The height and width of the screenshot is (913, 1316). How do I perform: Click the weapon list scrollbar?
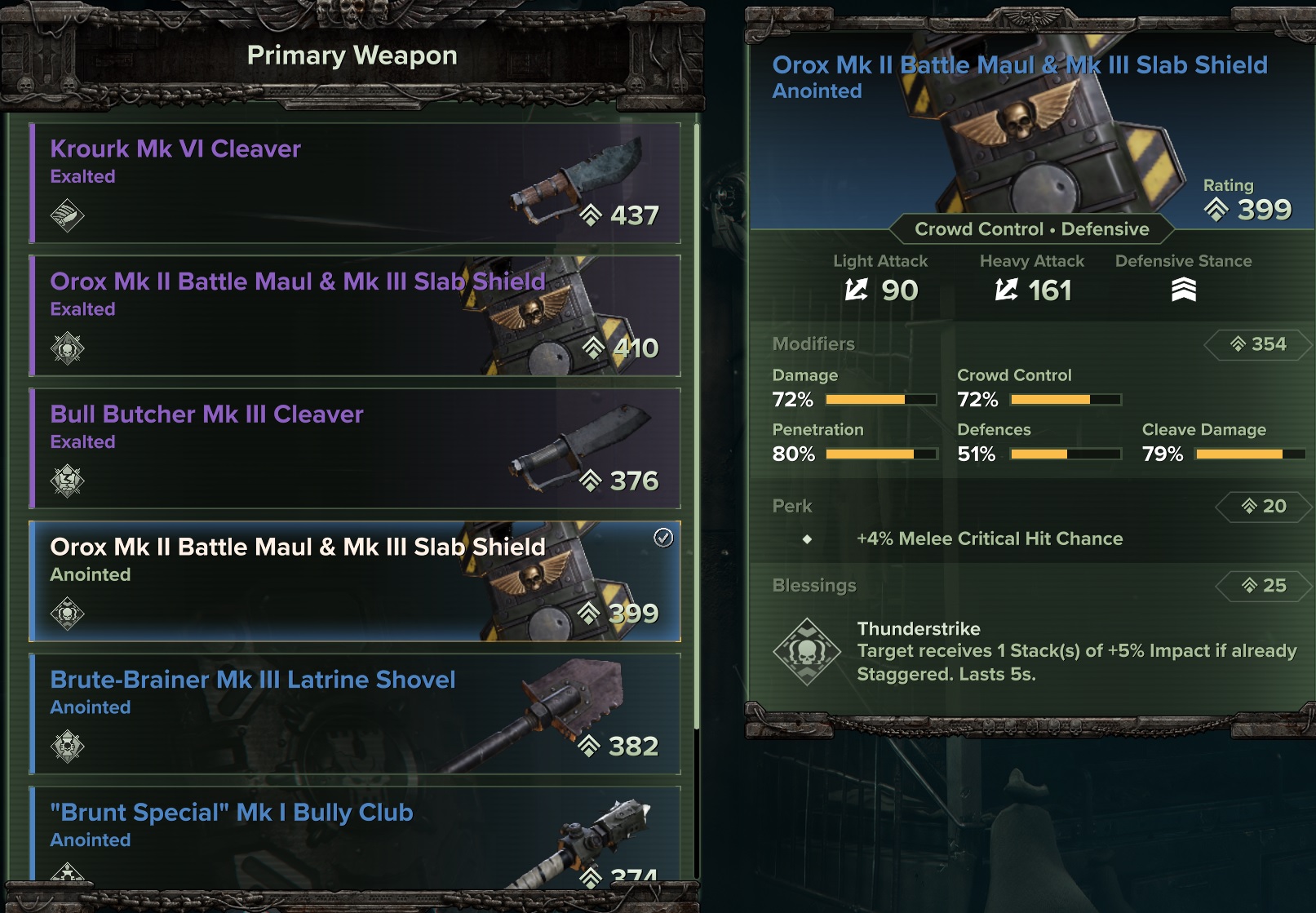click(x=696, y=424)
